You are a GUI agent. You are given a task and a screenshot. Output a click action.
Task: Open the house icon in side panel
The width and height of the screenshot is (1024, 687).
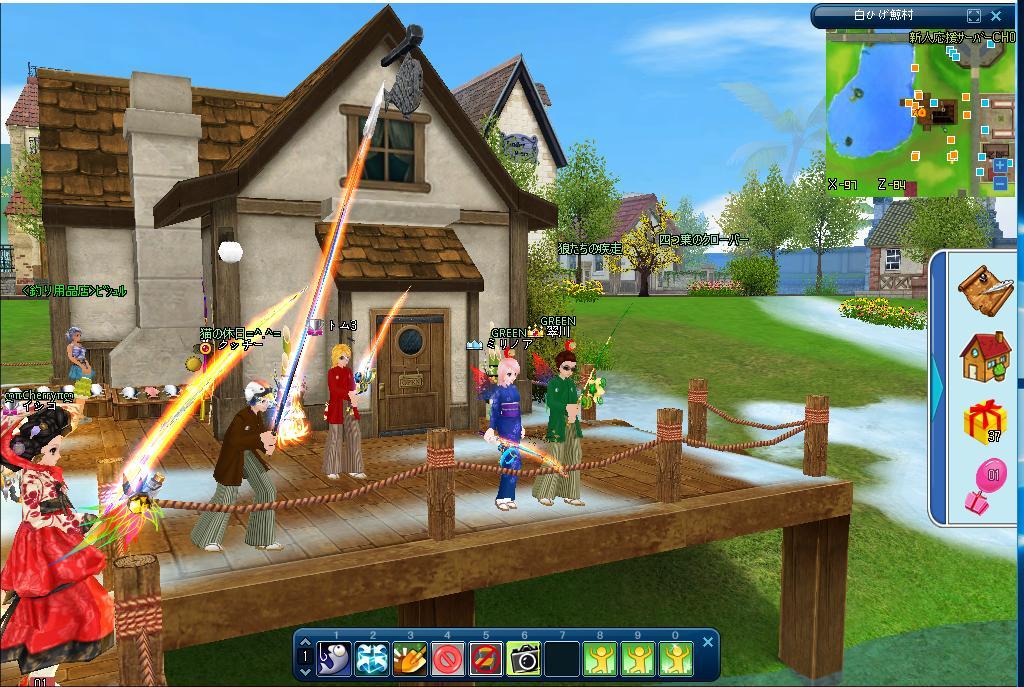(x=985, y=357)
